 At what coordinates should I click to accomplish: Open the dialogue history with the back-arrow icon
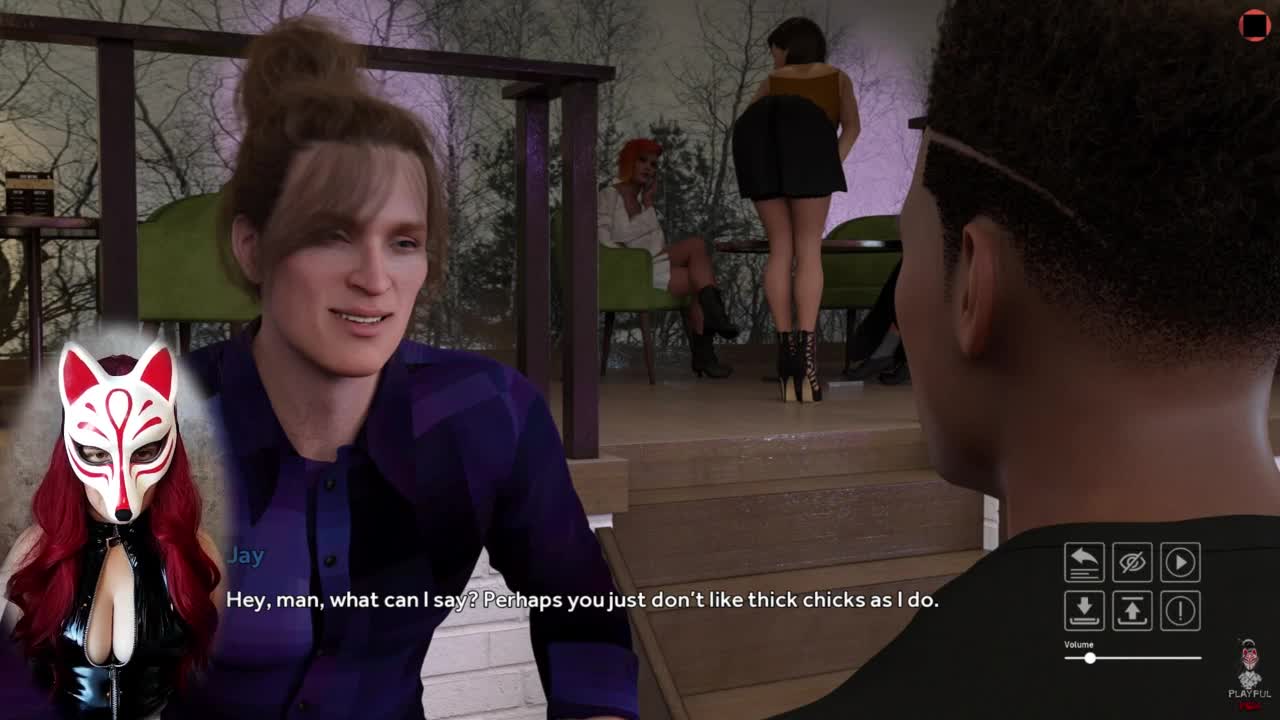(x=1084, y=562)
